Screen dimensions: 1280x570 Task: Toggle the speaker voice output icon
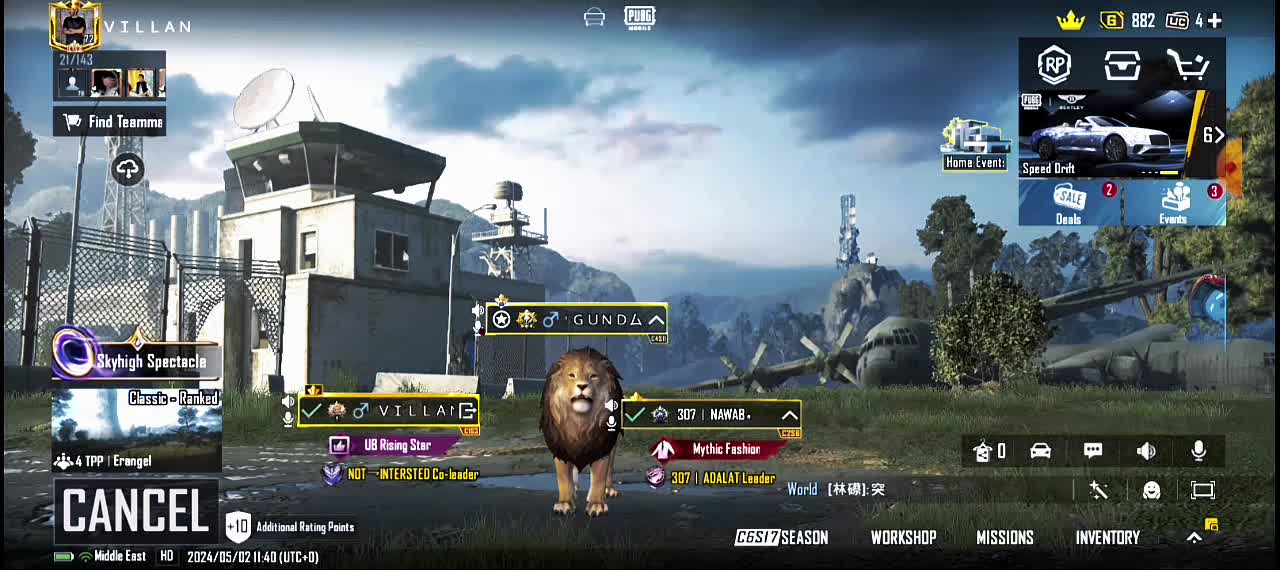click(1146, 451)
